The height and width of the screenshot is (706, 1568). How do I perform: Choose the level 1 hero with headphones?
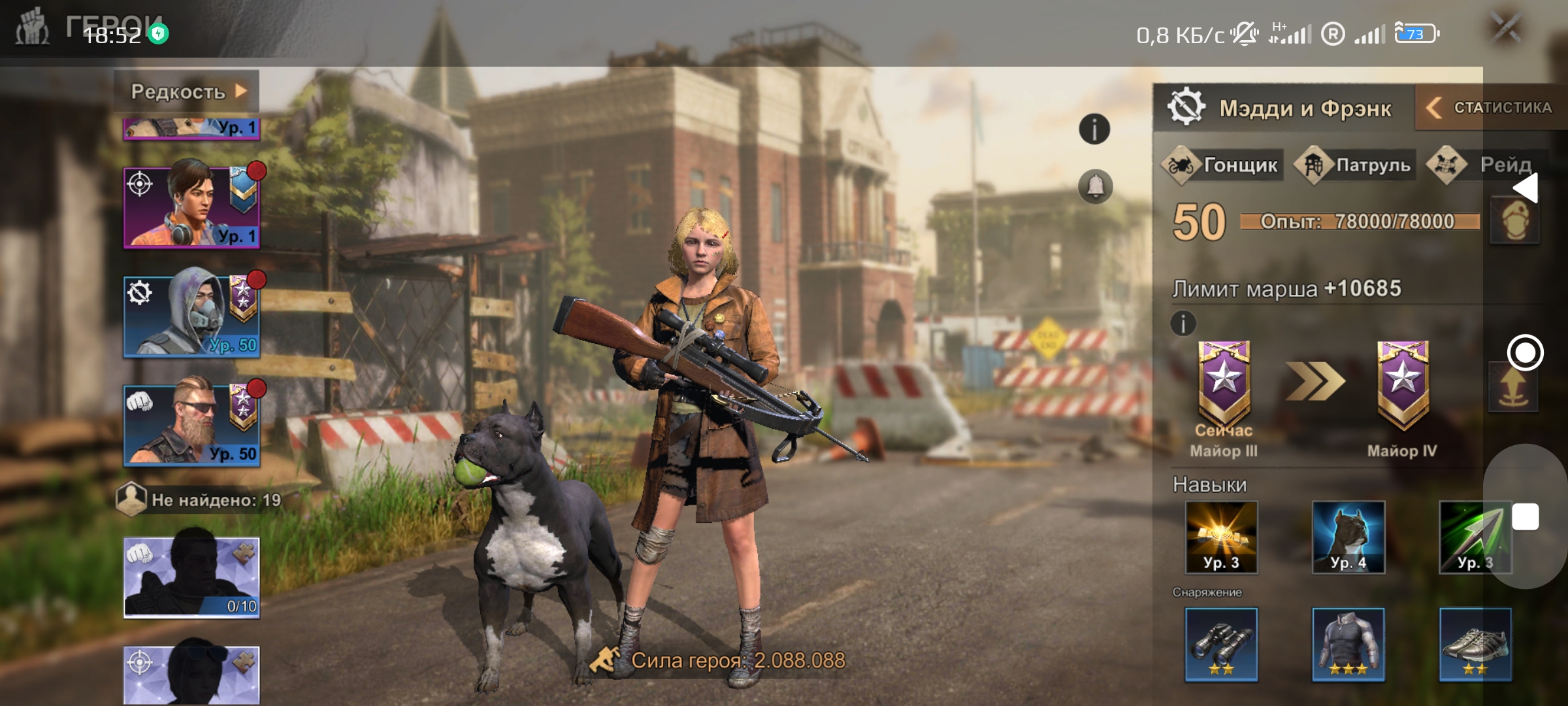tap(191, 208)
